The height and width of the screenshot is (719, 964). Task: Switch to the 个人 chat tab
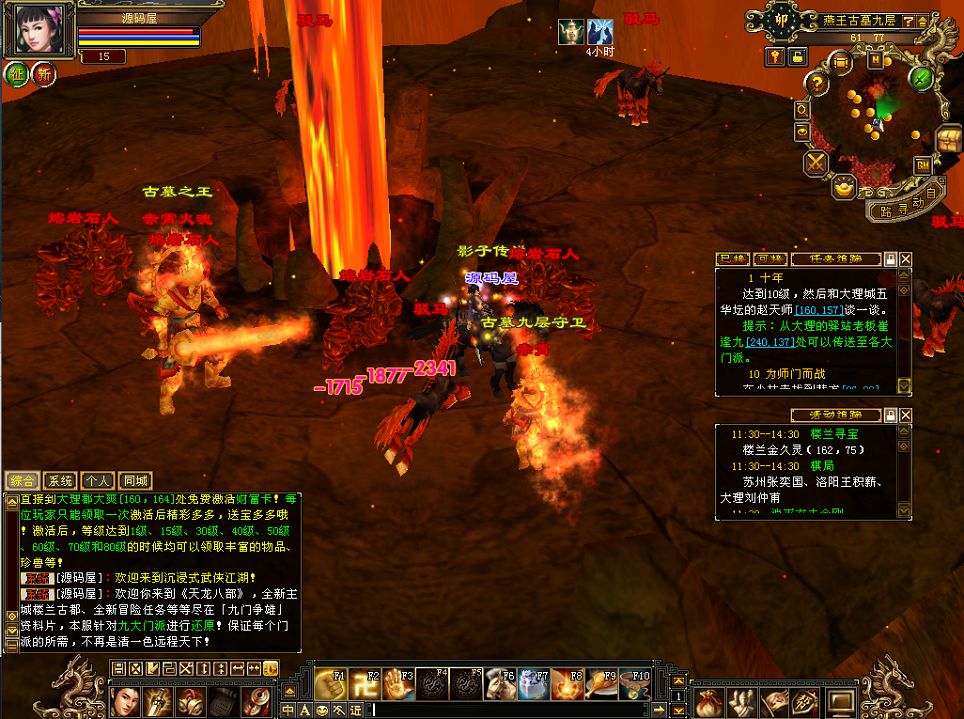click(97, 481)
